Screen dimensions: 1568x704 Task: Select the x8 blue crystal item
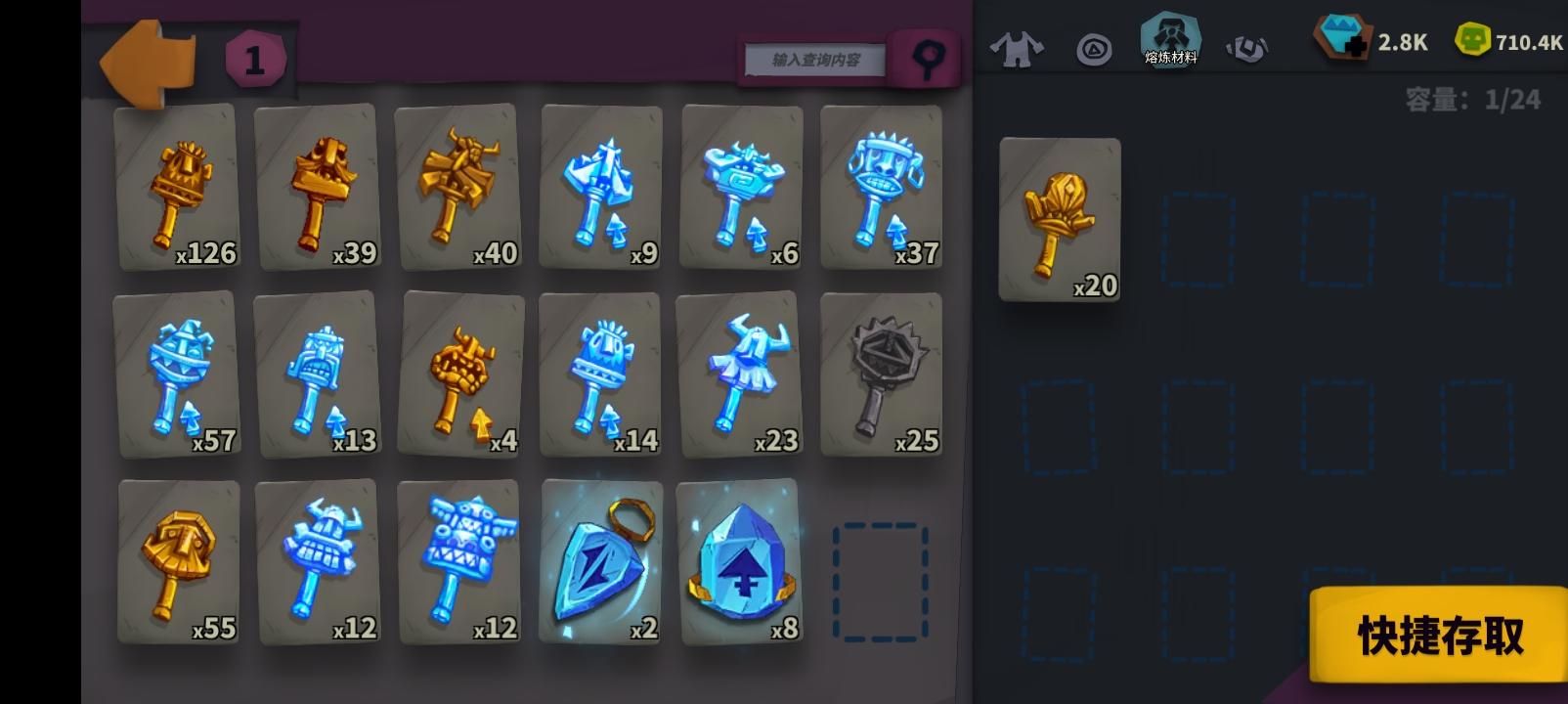(741, 563)
